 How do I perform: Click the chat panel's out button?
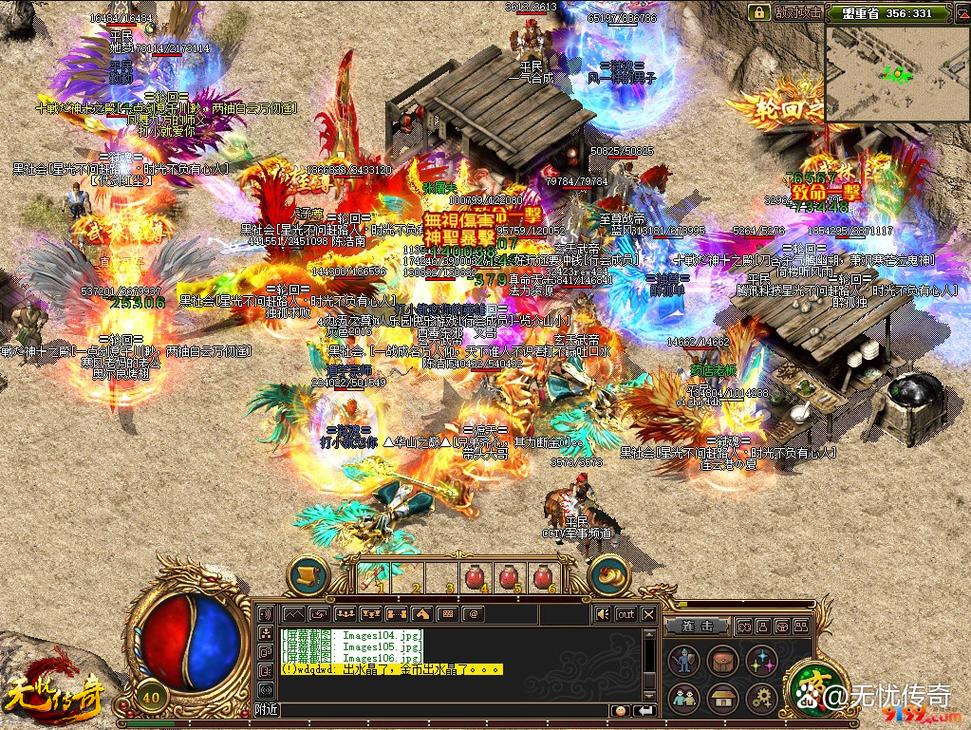pyautogui.click(x=626, y=613)
